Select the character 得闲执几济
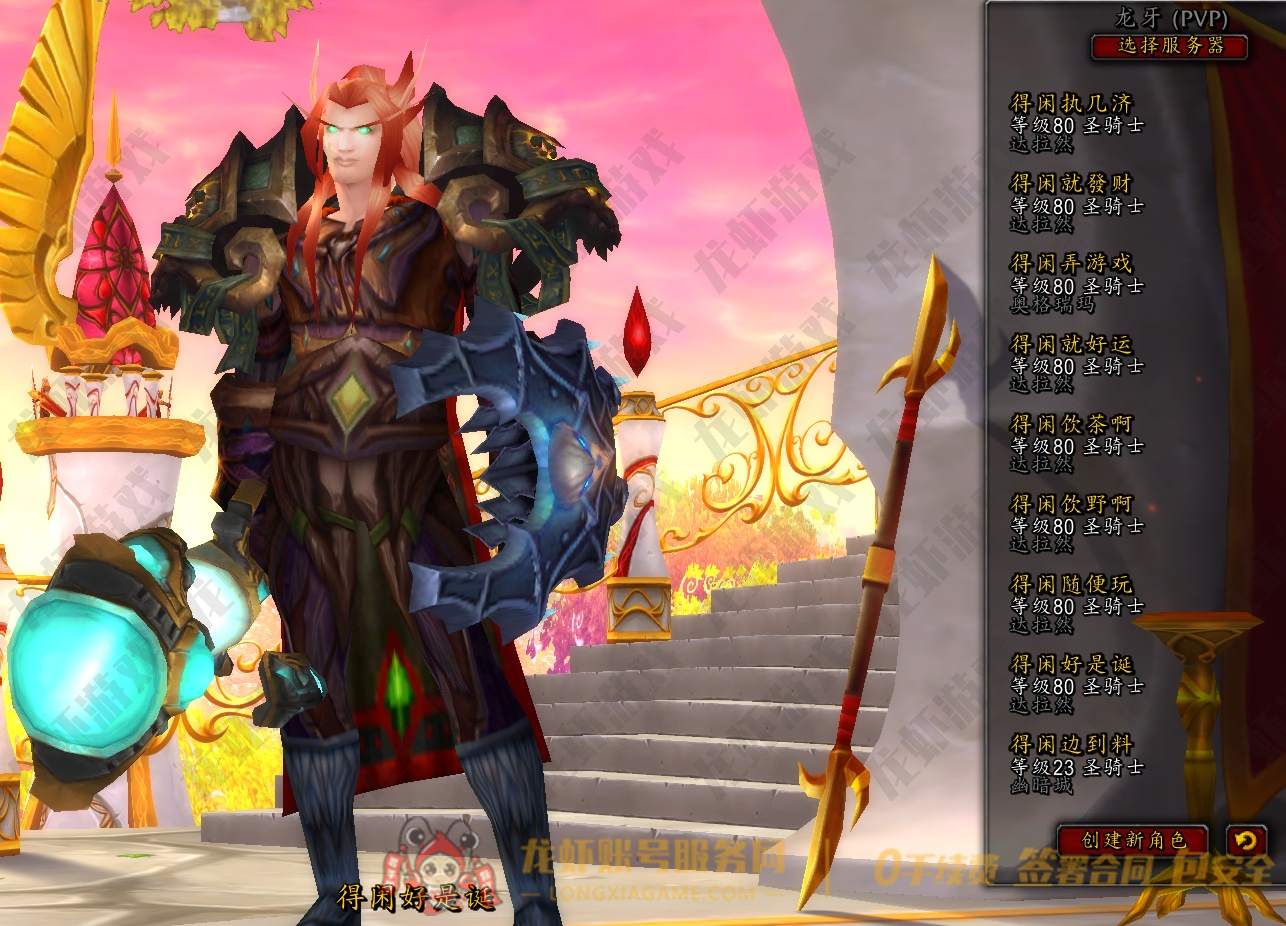1286x926 pixels. (1076, 123)
